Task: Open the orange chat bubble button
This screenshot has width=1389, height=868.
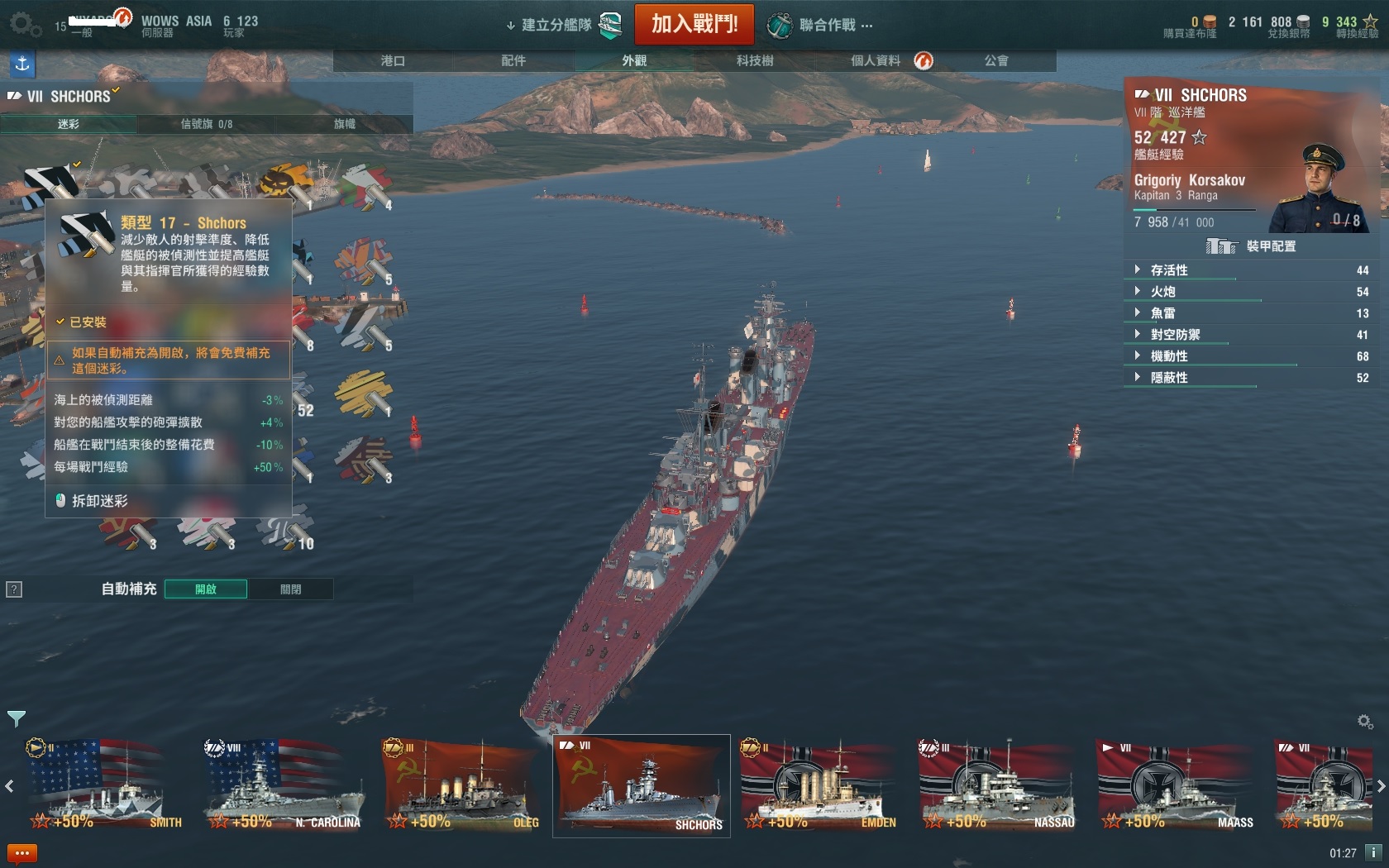Action: coord(22,853)
